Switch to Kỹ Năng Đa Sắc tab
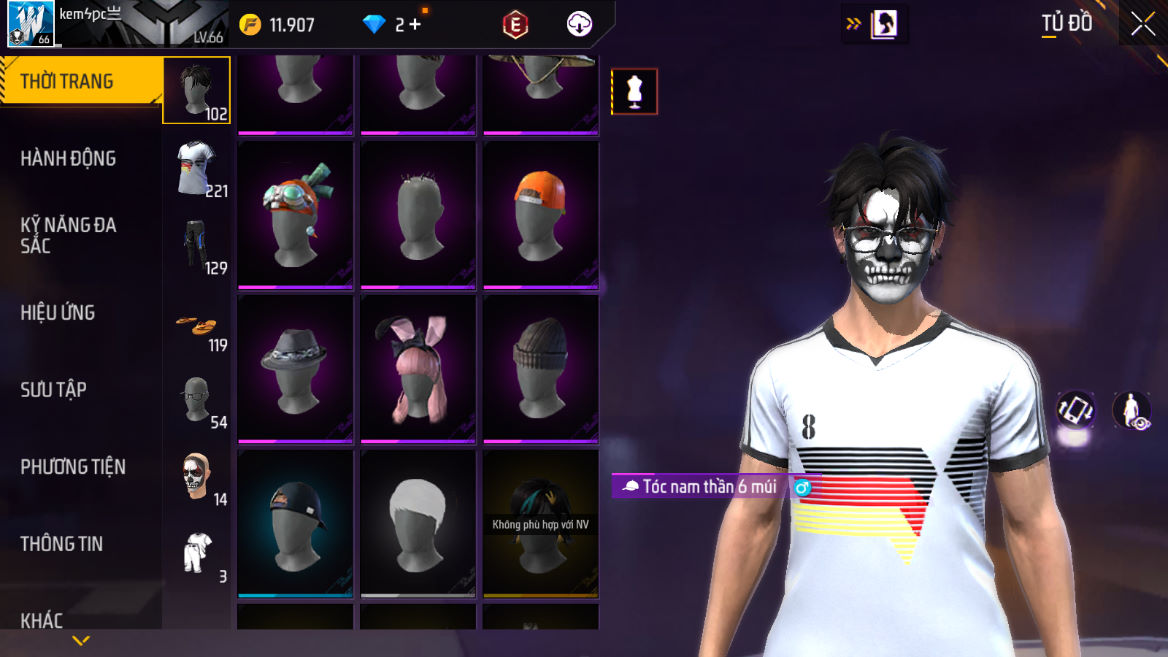 (x=68, y=235)
